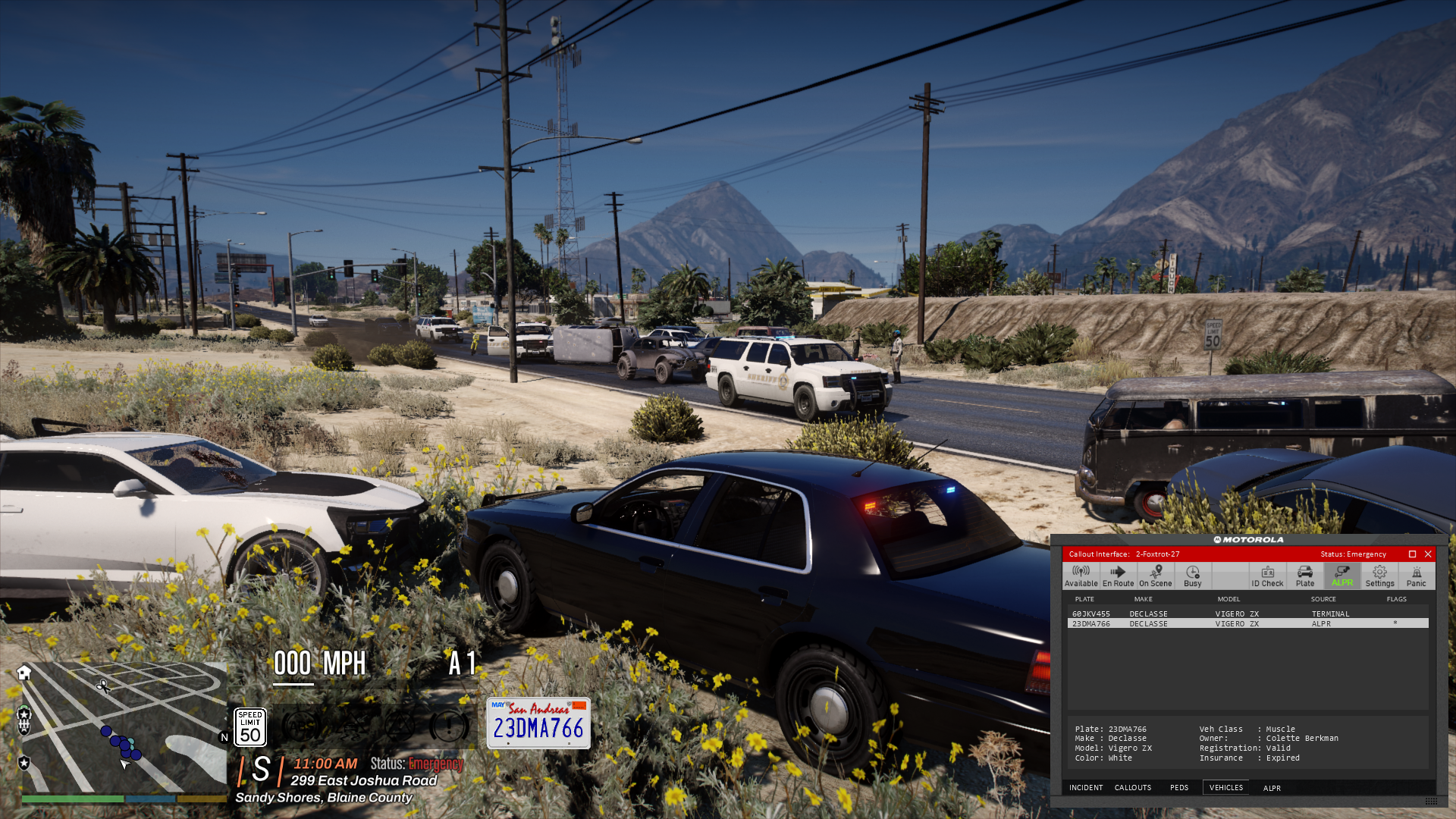Select the Available status icon
This screenshot has width=1456, height=819.
pos(1080,576)
